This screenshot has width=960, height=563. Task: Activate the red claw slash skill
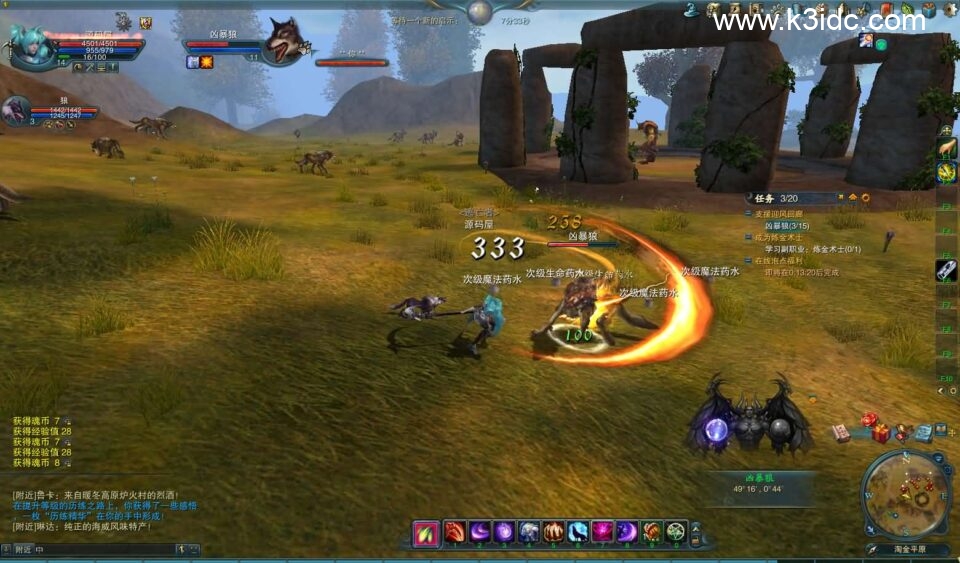(455, 533)
